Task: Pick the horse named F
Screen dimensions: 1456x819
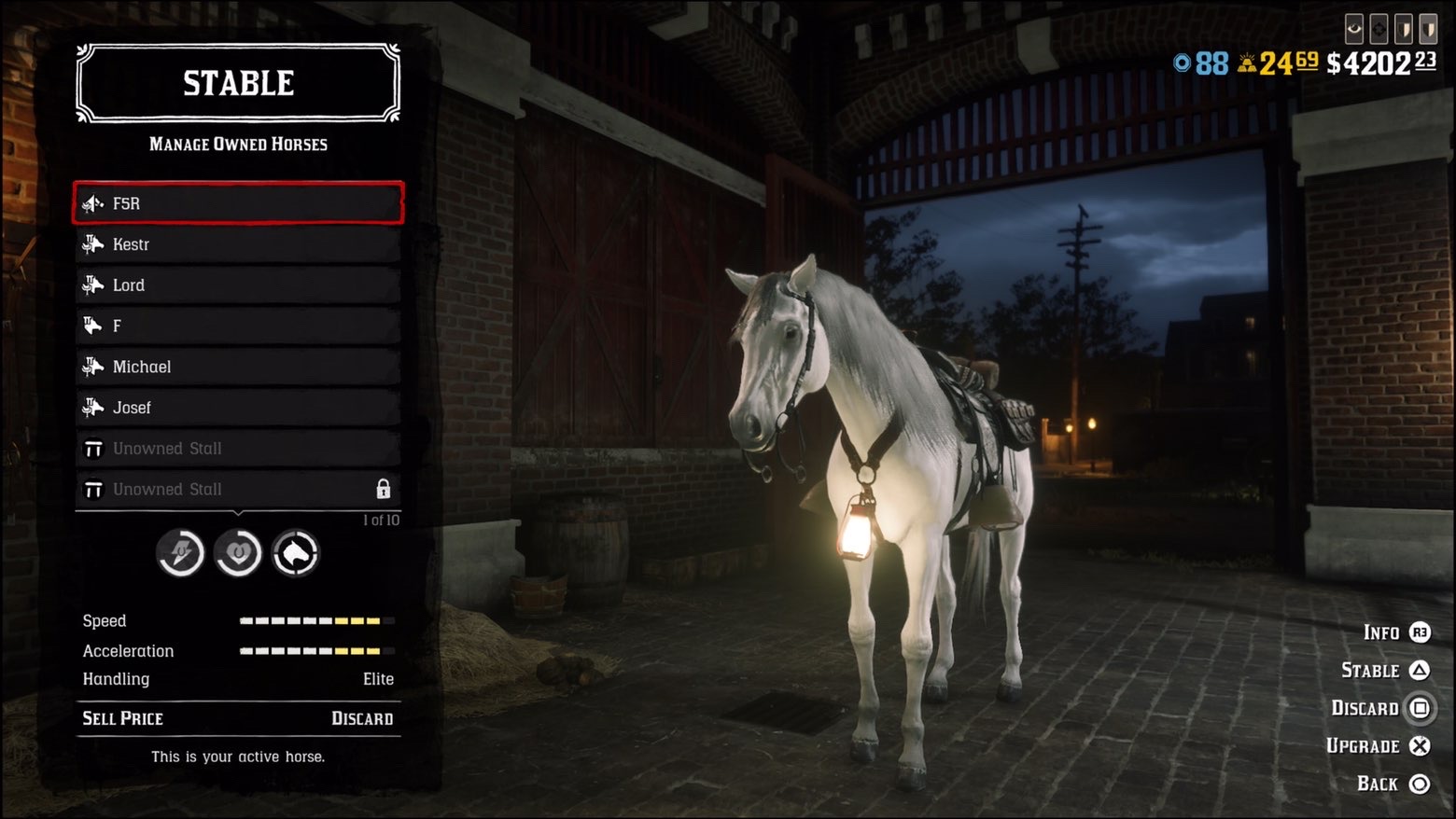Action: [x=238, y=326]
